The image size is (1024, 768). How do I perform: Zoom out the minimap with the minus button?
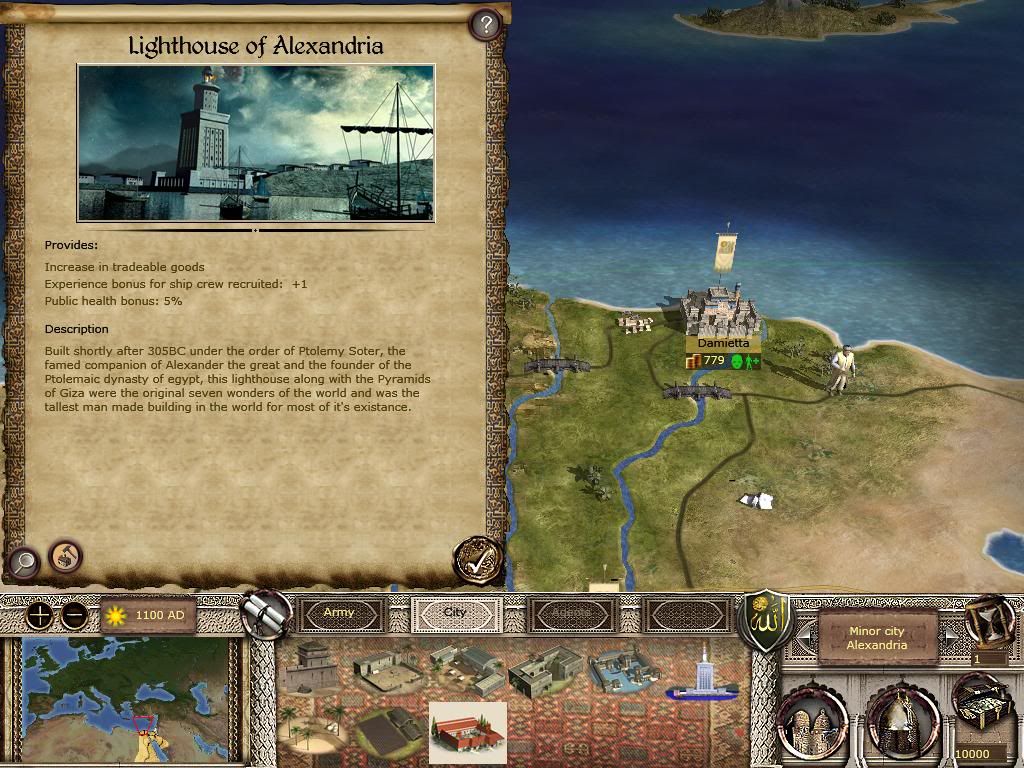73,615
